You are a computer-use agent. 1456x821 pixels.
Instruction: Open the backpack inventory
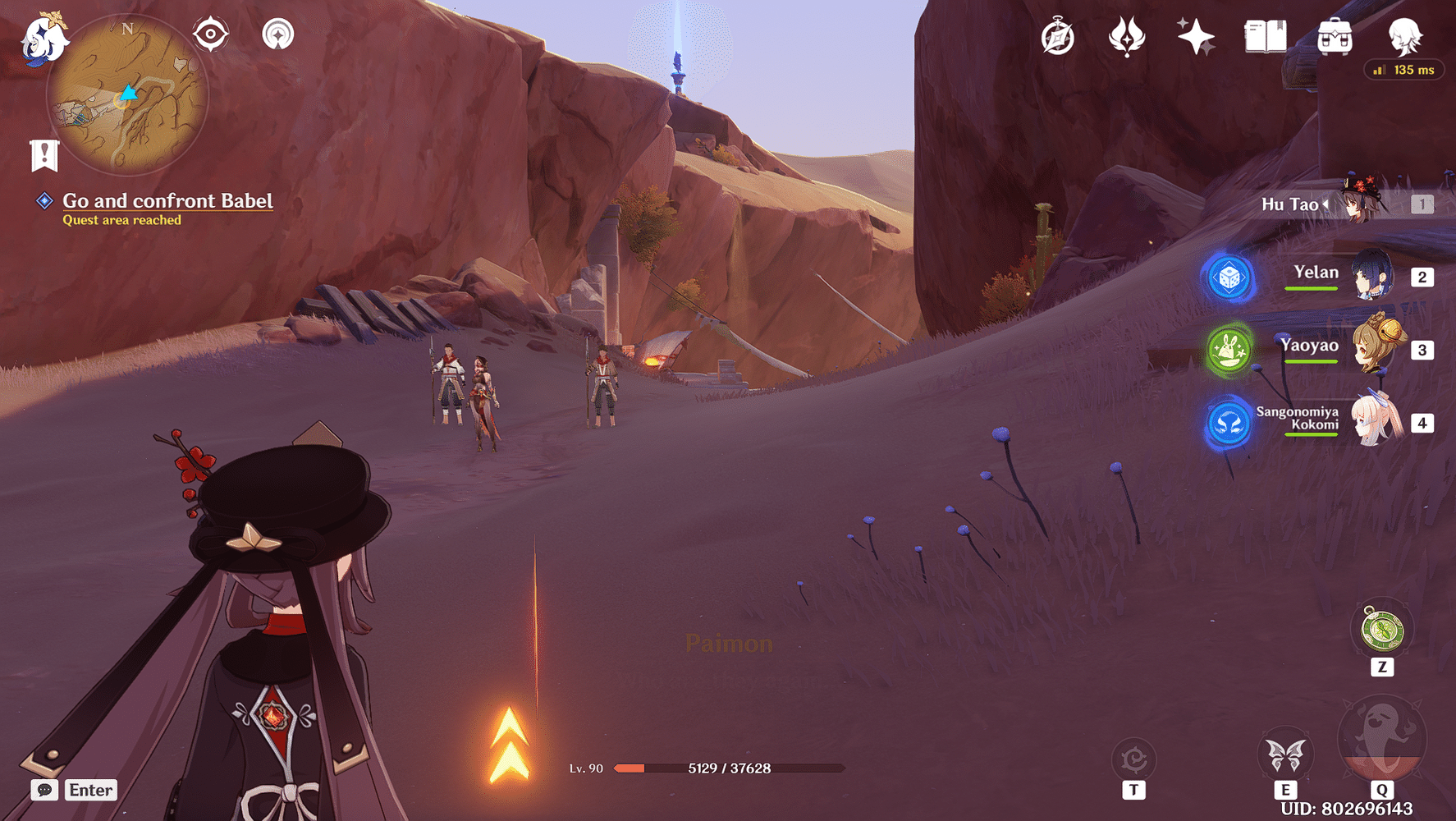click(1335, 37)
